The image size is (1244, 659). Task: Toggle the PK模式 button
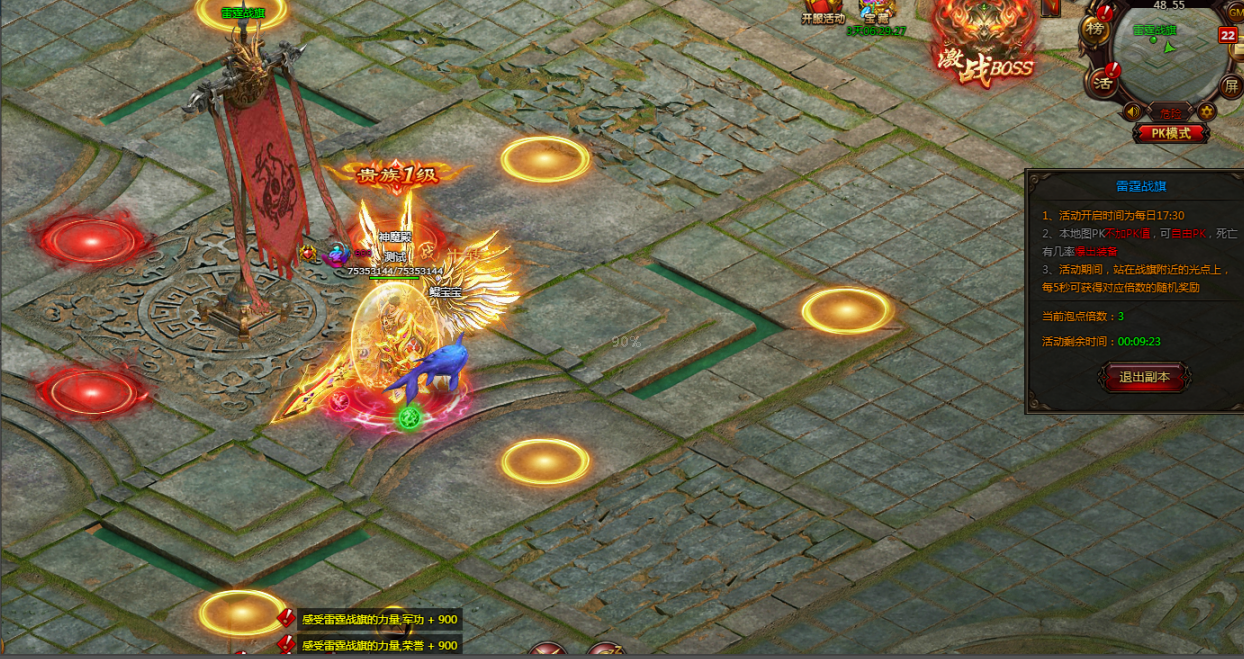point(1171,133)
